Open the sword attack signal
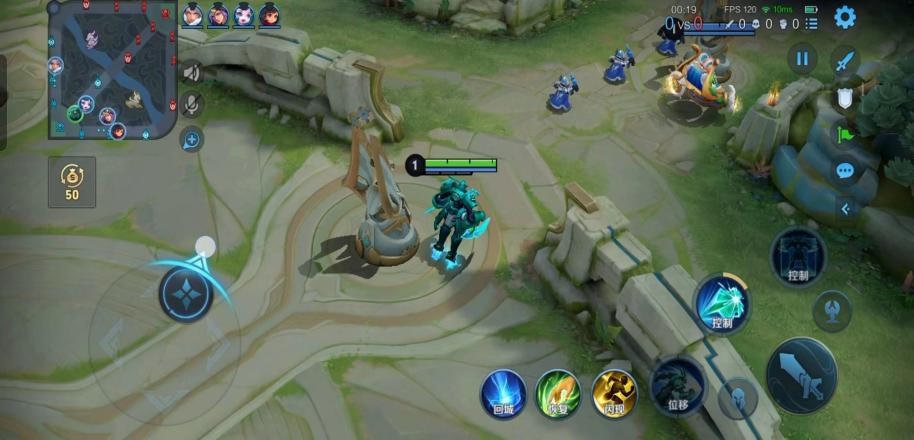This screenshot has height=440, width=914. [846, 61]
